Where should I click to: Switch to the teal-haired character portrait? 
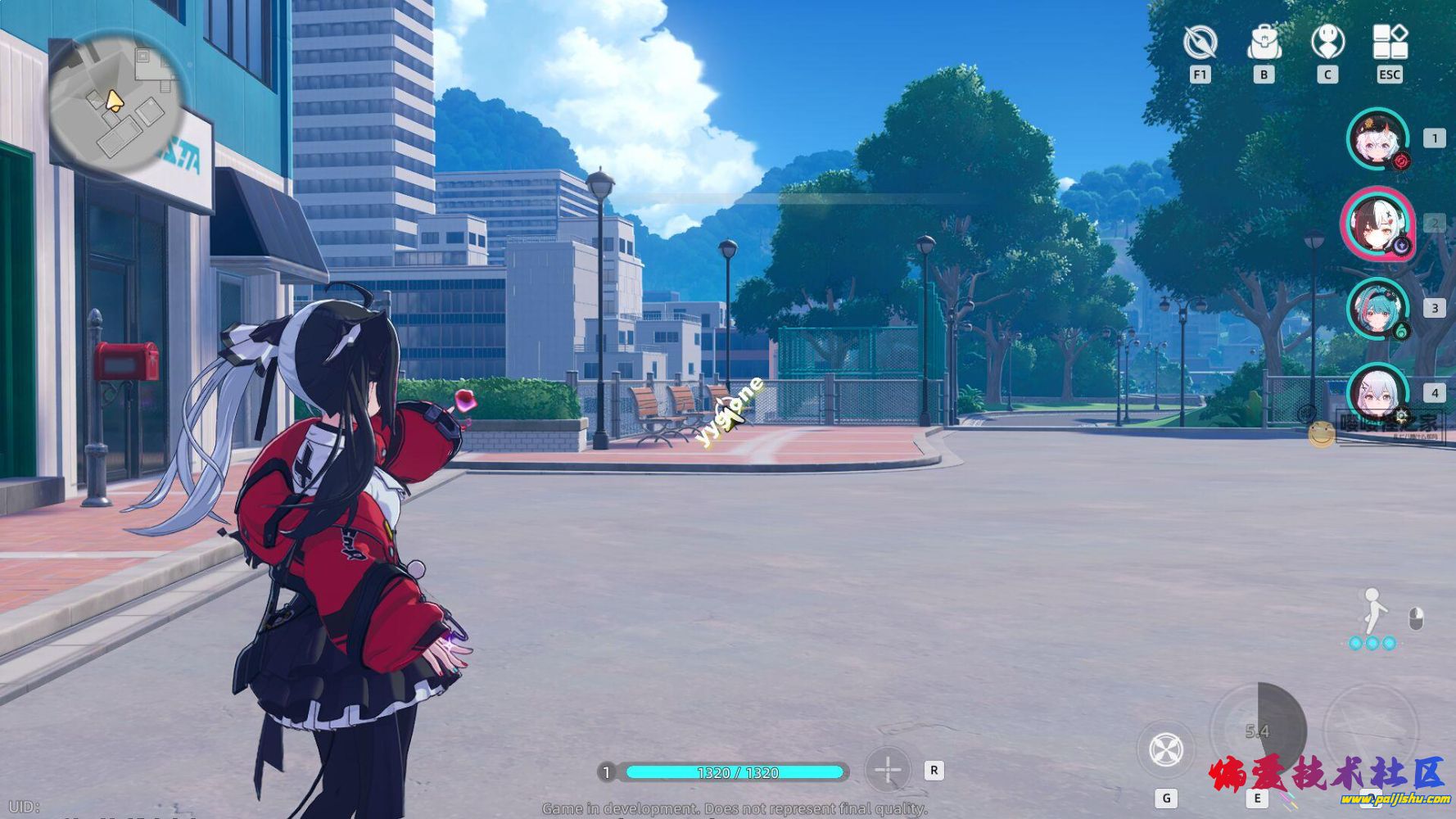click(1378, 308)
